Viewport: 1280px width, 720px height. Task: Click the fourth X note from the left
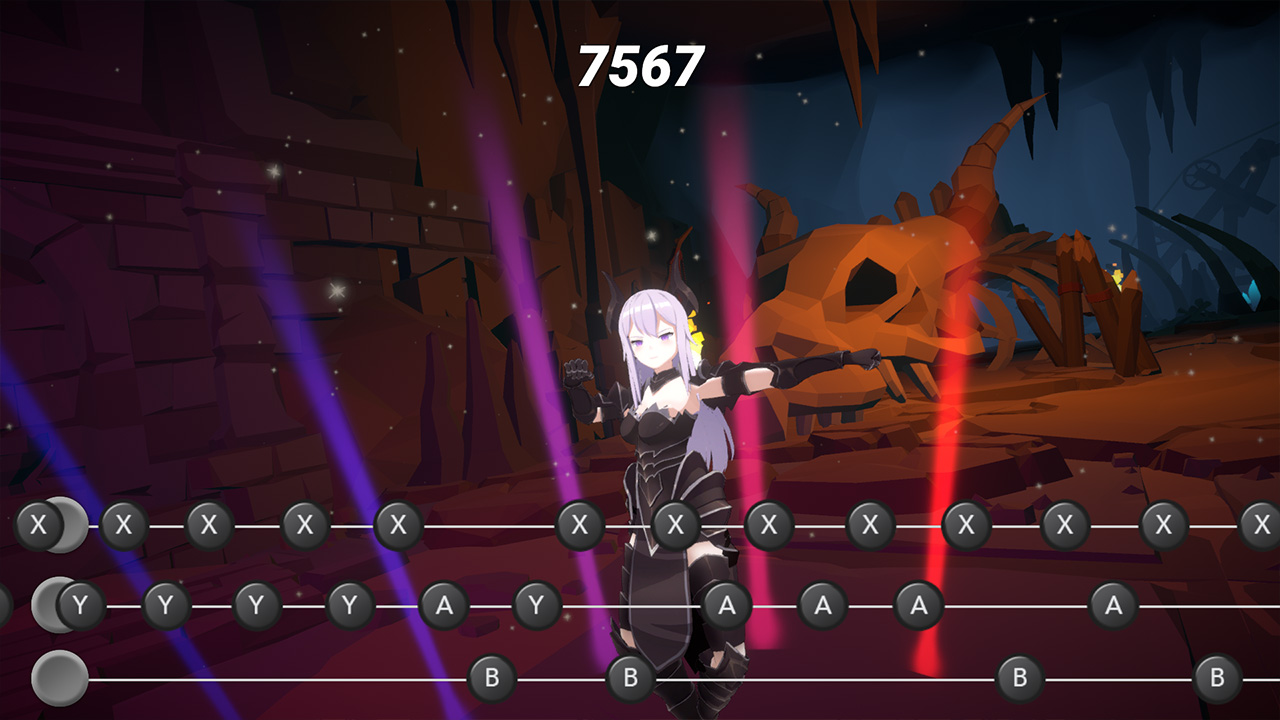[305, 523]
